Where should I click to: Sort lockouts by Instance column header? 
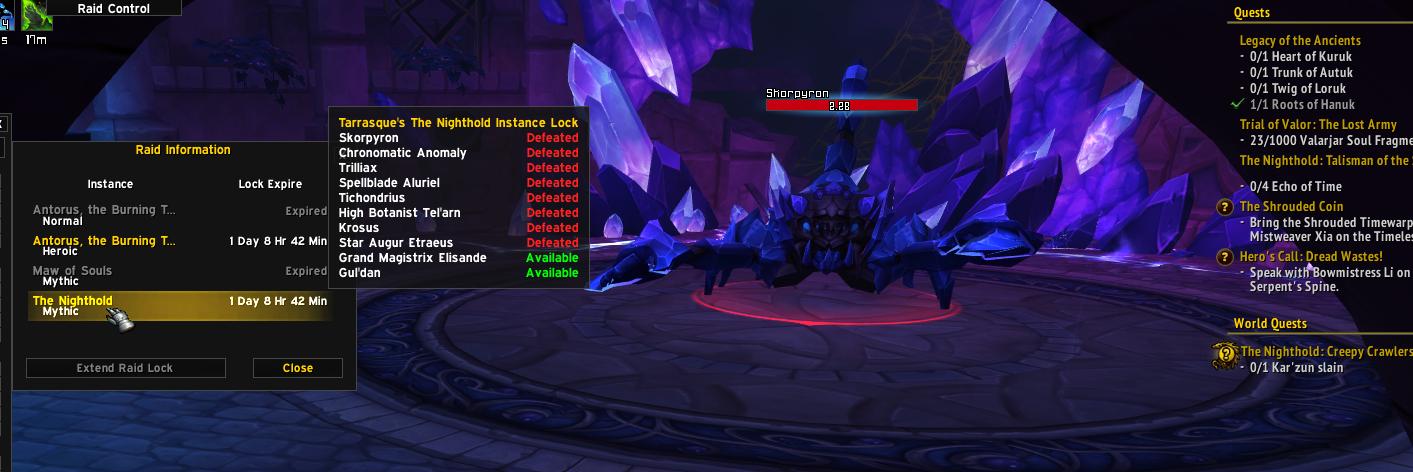tap(110, 184)
